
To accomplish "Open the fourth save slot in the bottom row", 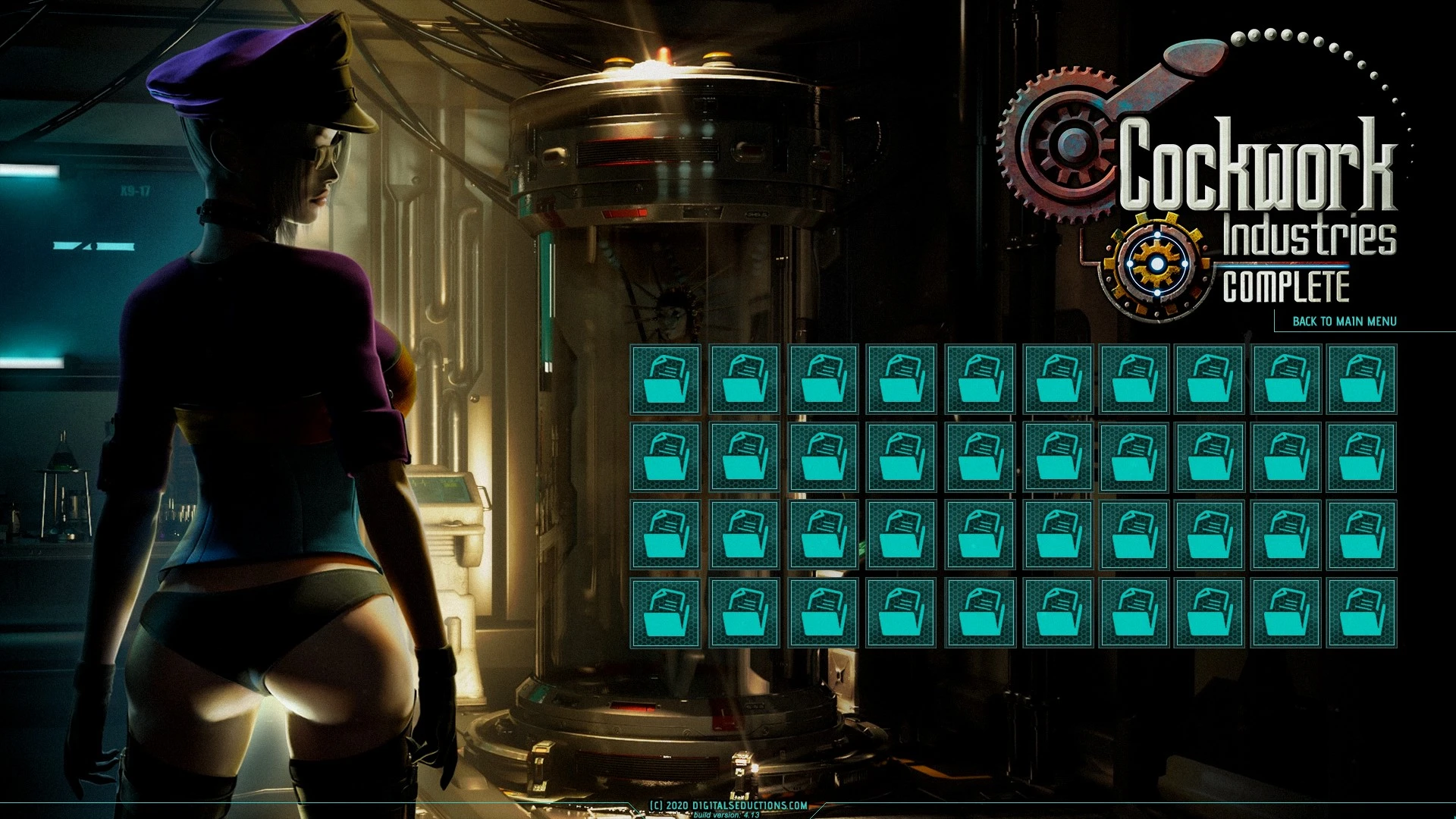I will pos(900,611).
